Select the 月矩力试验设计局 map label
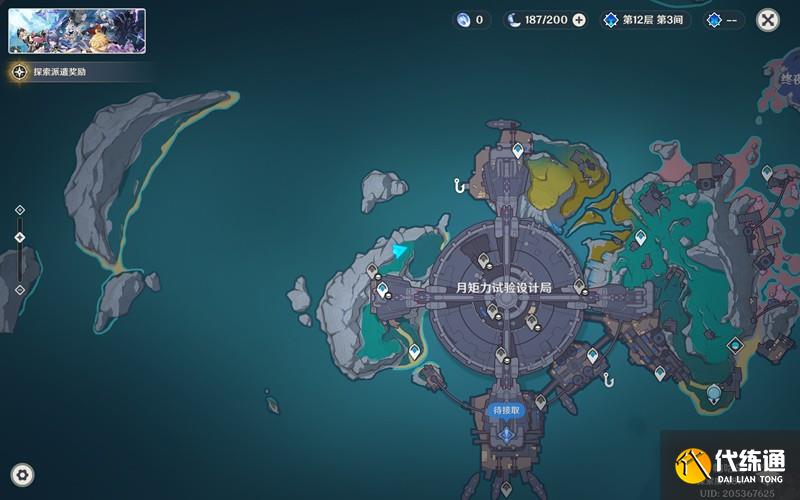800x500 pixels. tap(504, 287)
